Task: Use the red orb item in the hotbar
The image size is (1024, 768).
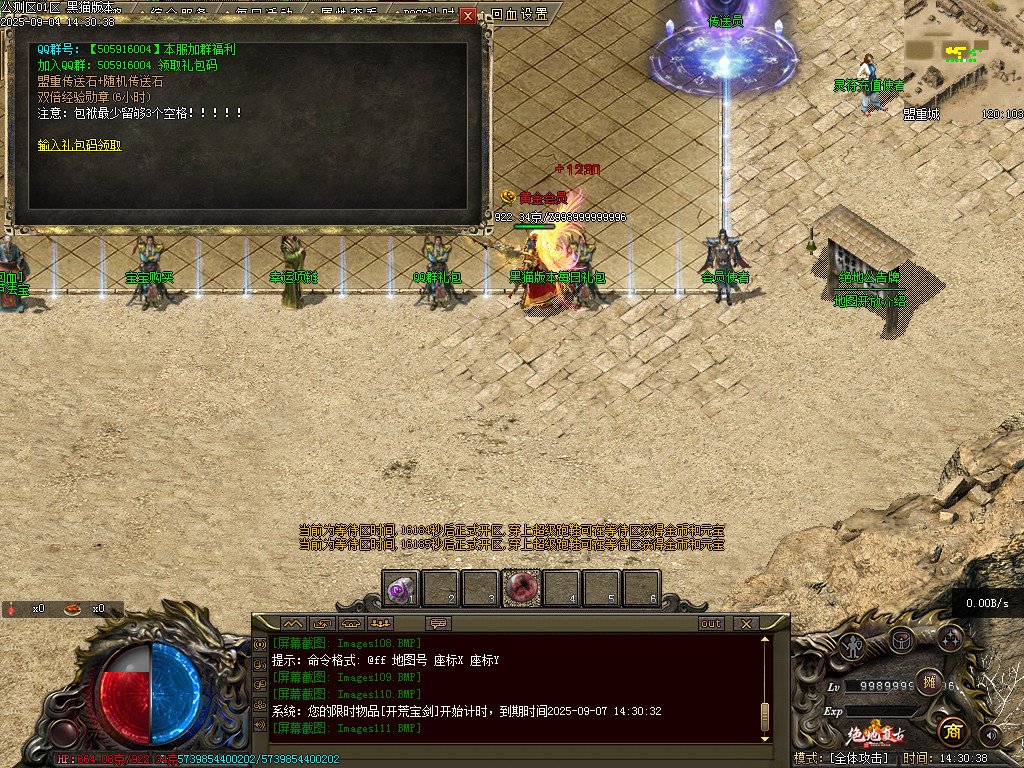Action: point(521,589)
